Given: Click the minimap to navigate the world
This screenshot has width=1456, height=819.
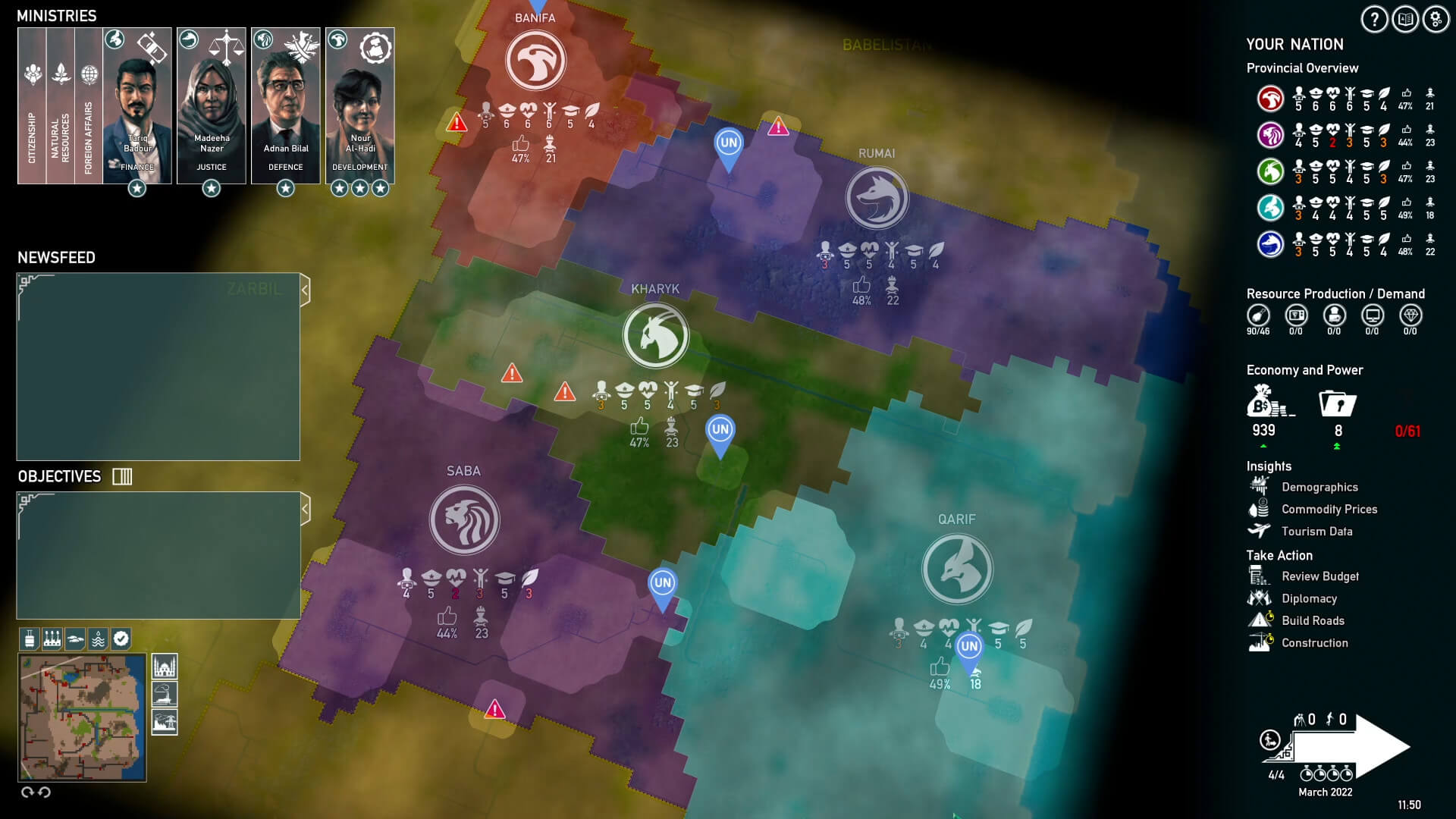Looking at the screenshot, I should pos(83,717).
